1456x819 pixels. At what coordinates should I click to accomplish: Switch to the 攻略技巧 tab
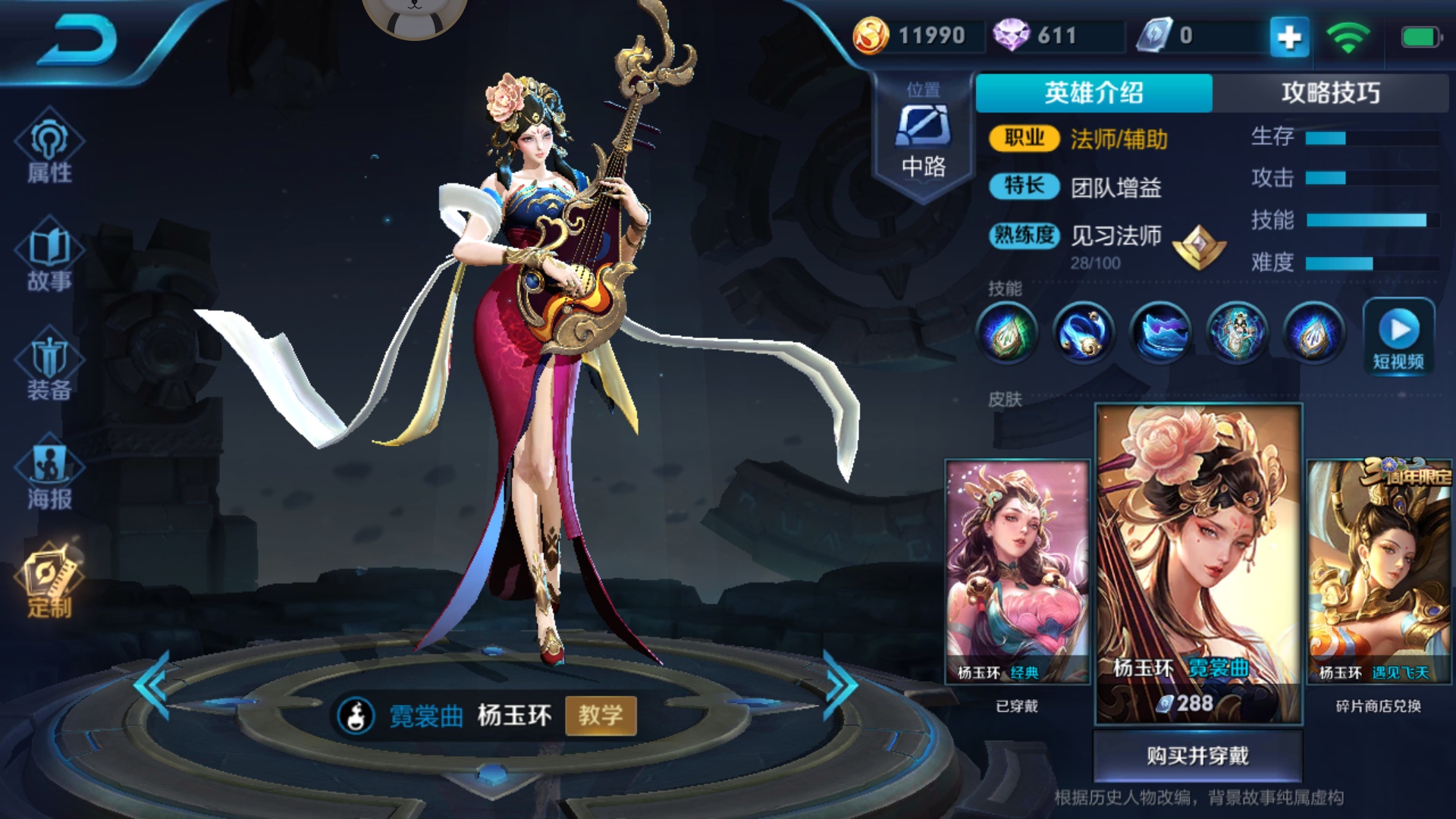(x=1331, y=91)
